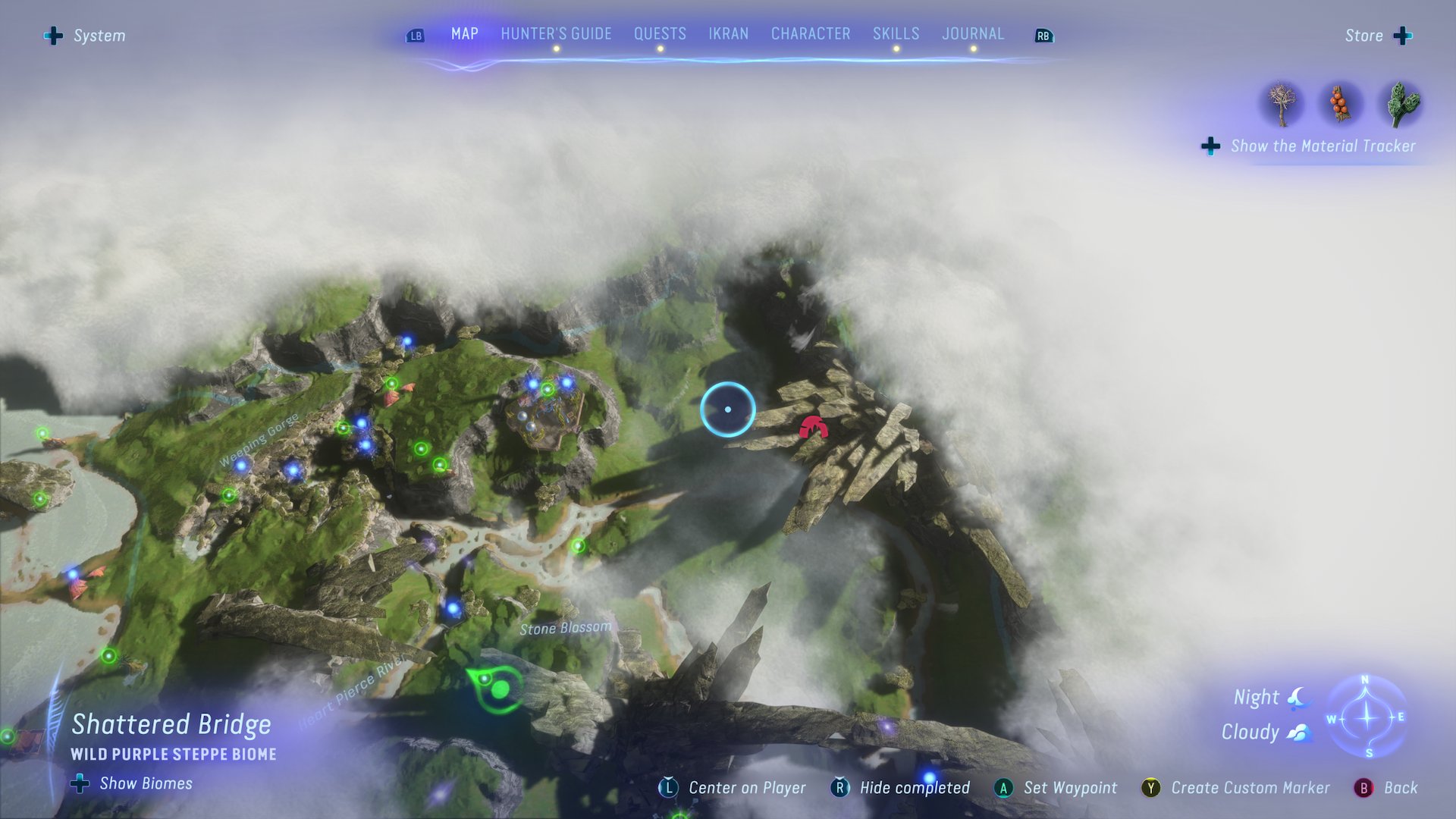Viewport: 1456px width, 819px height.
Task: Open the Skills tab
Action: click(x=896, y=34)
